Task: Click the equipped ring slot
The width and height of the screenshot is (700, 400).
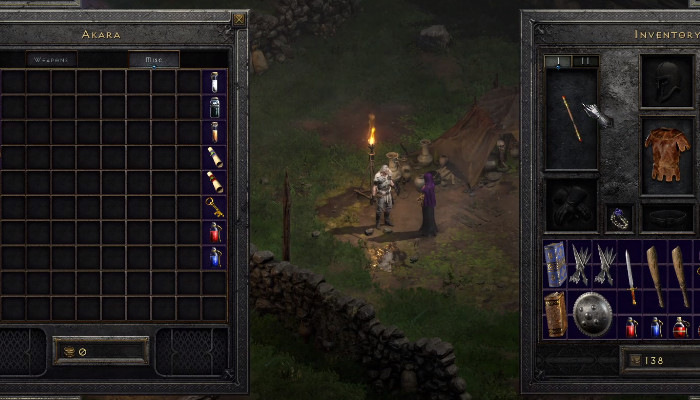Action: [620, 217]
